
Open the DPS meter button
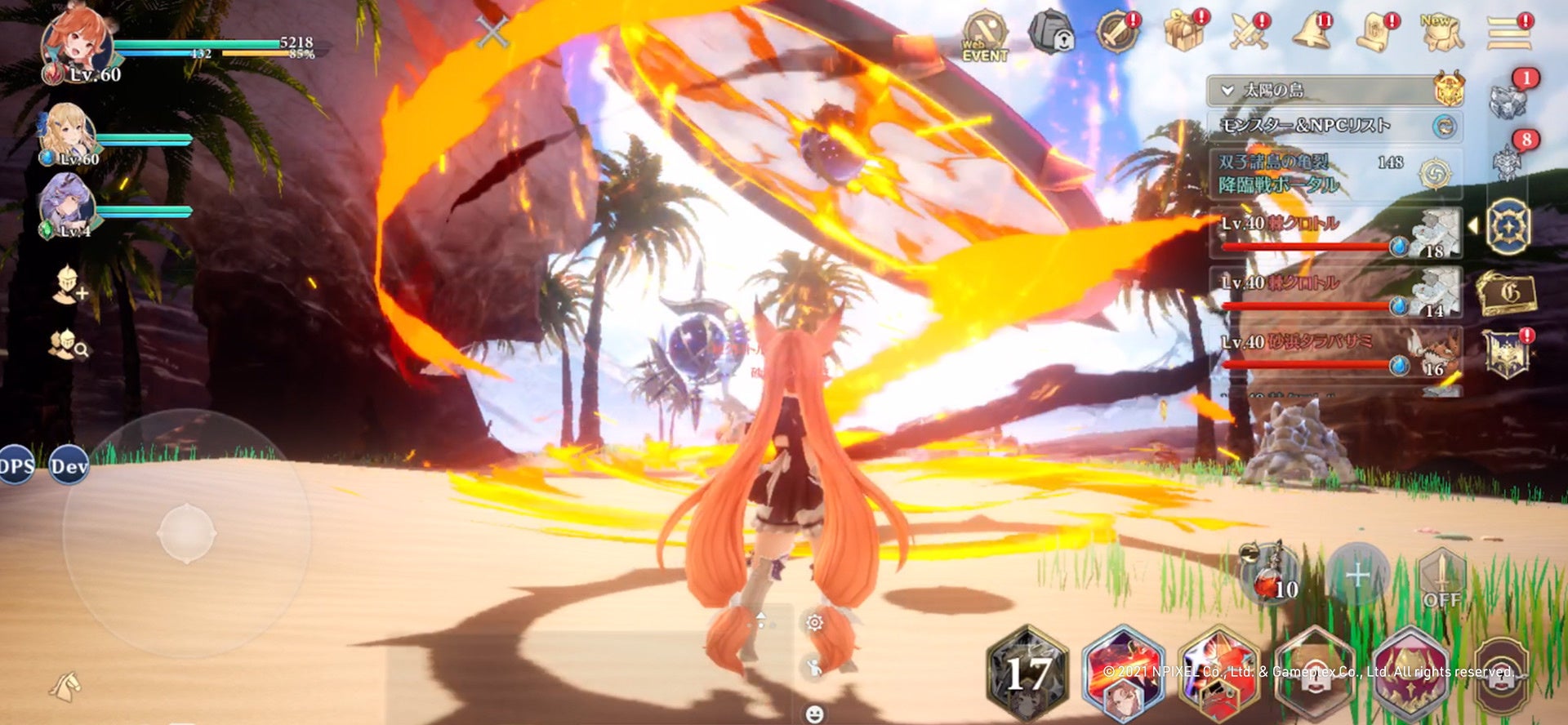(16, 466)
